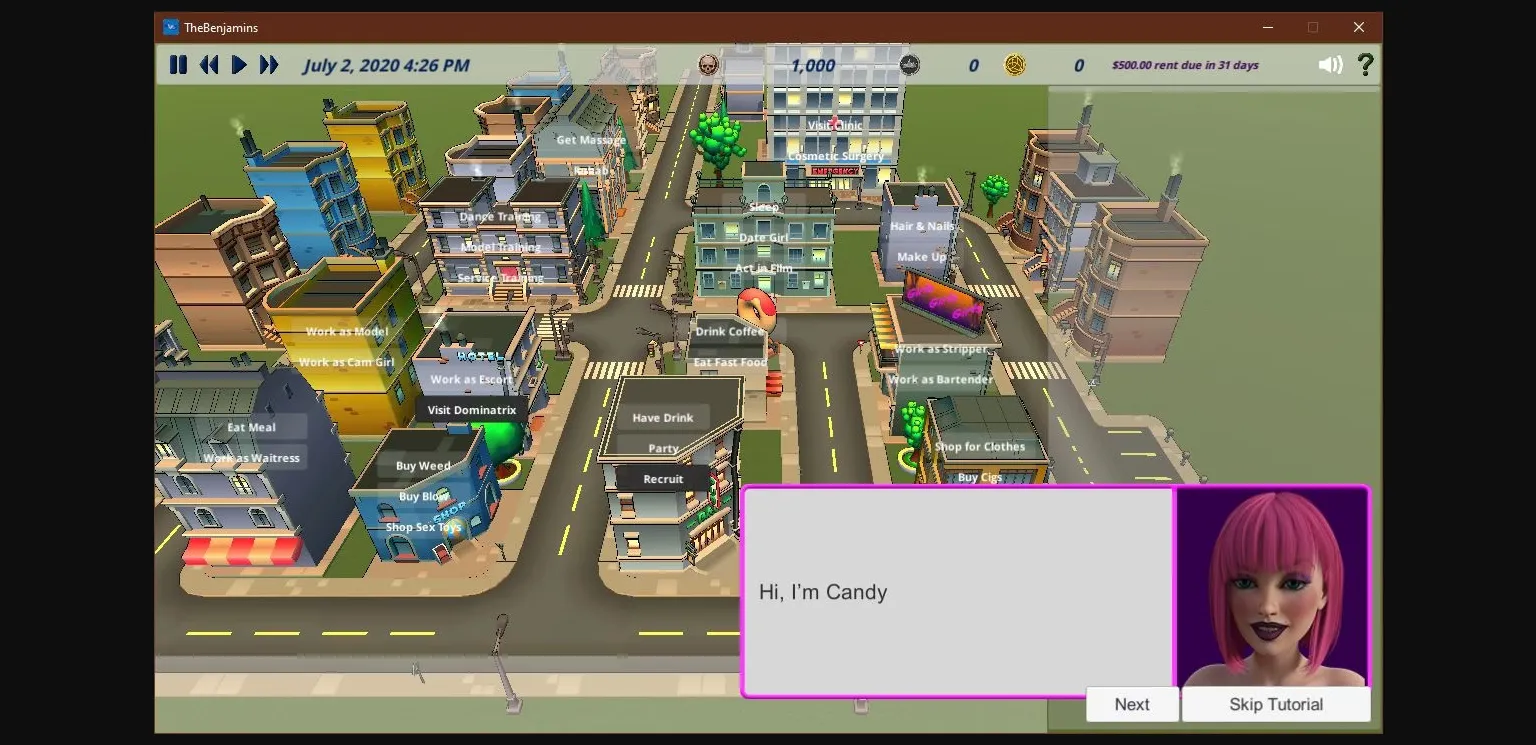Mute audio via the speaker icon

click(x=1330, y=64)
